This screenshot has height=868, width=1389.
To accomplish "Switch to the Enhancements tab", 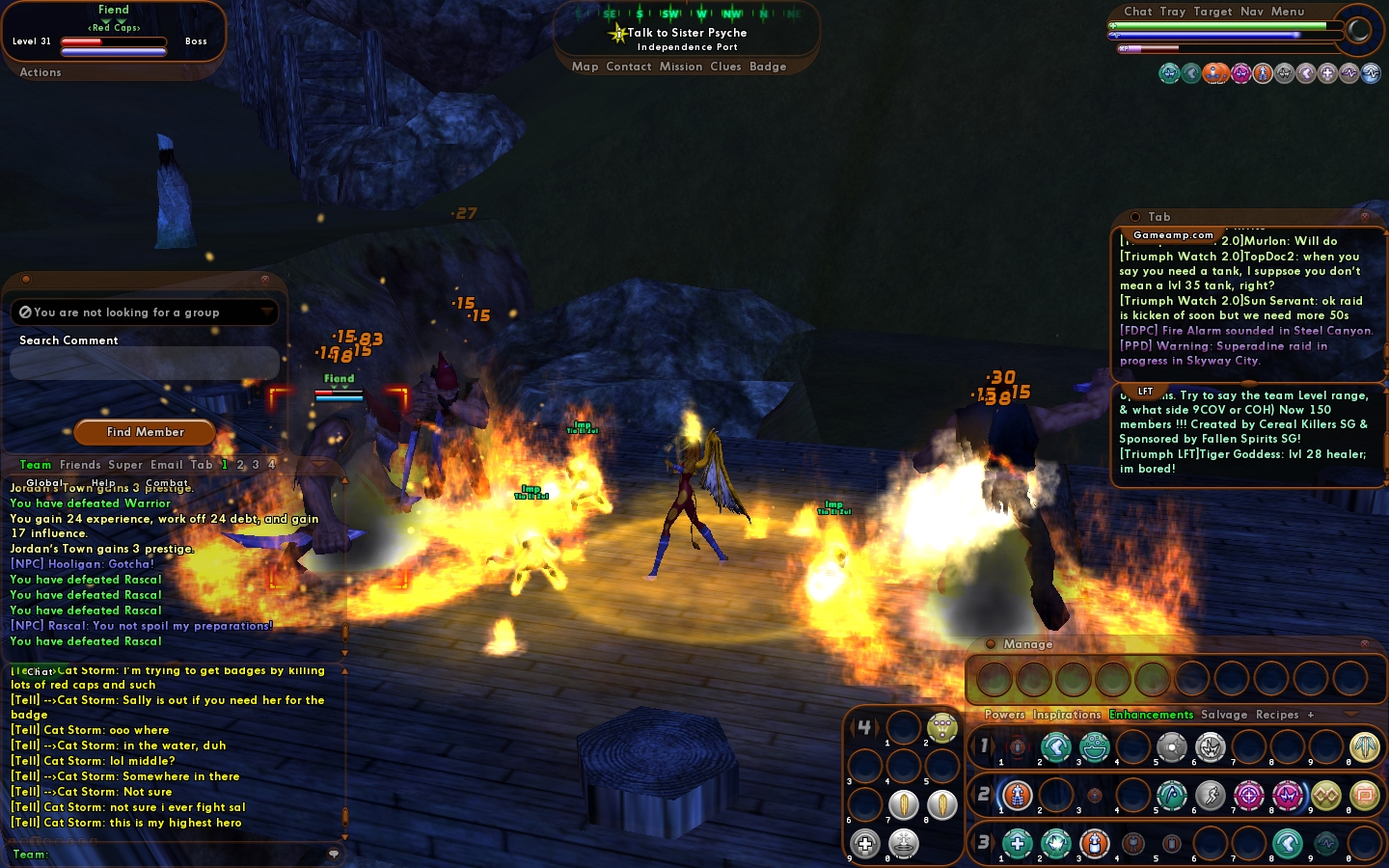I will (x=1151, y=715).
